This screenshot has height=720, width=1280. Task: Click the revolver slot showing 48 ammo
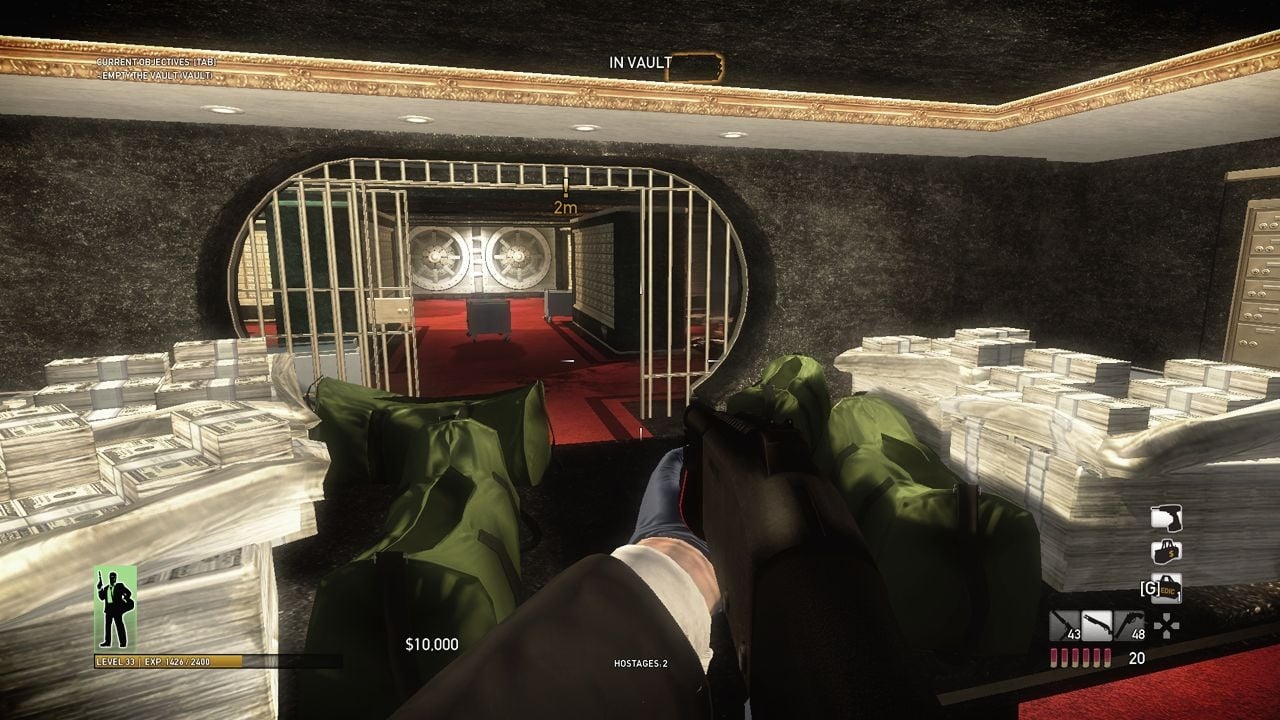point(1129,624)
